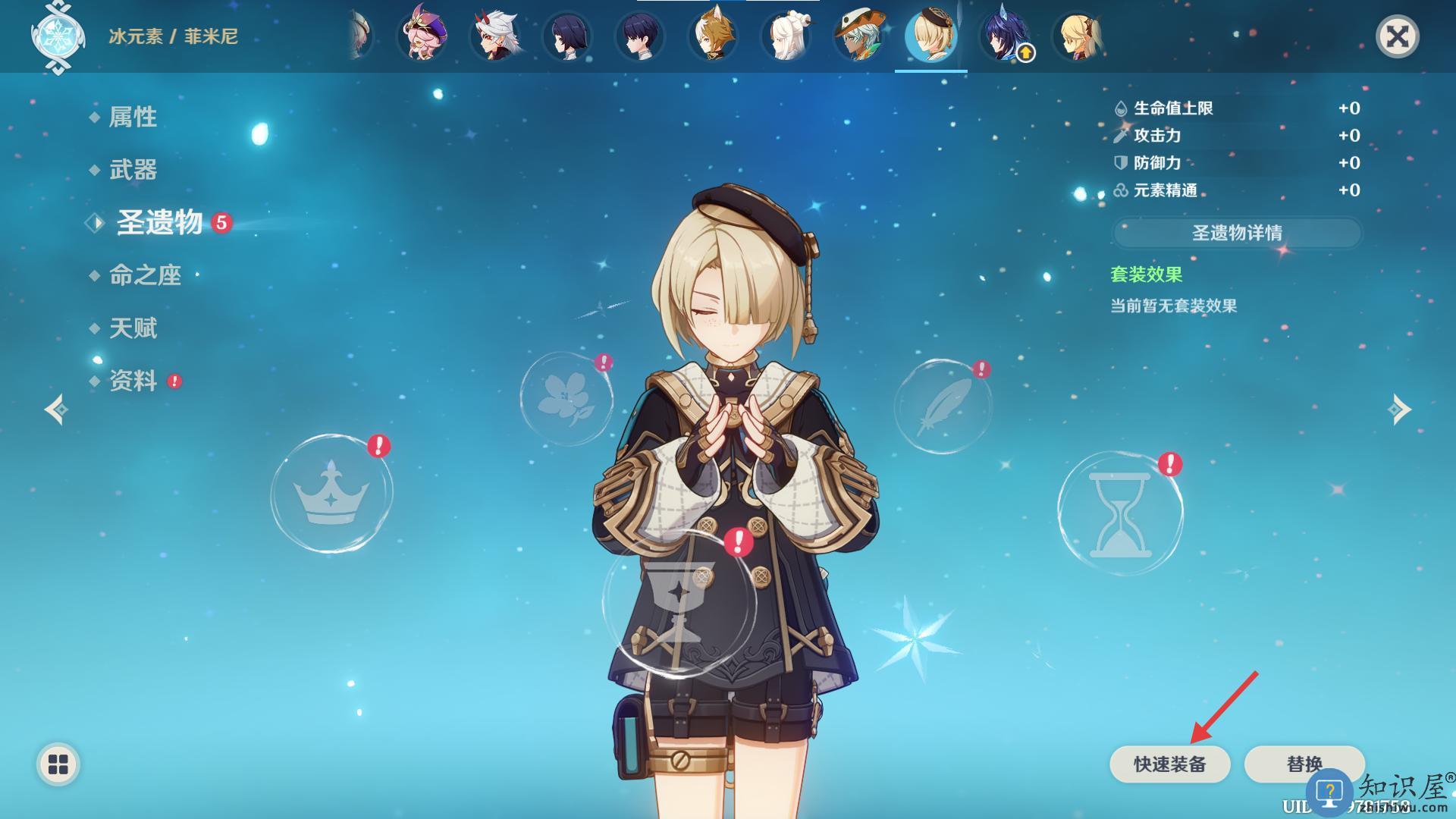
Task: Select the pink-haired character portrait
Action: pos(422,36)
